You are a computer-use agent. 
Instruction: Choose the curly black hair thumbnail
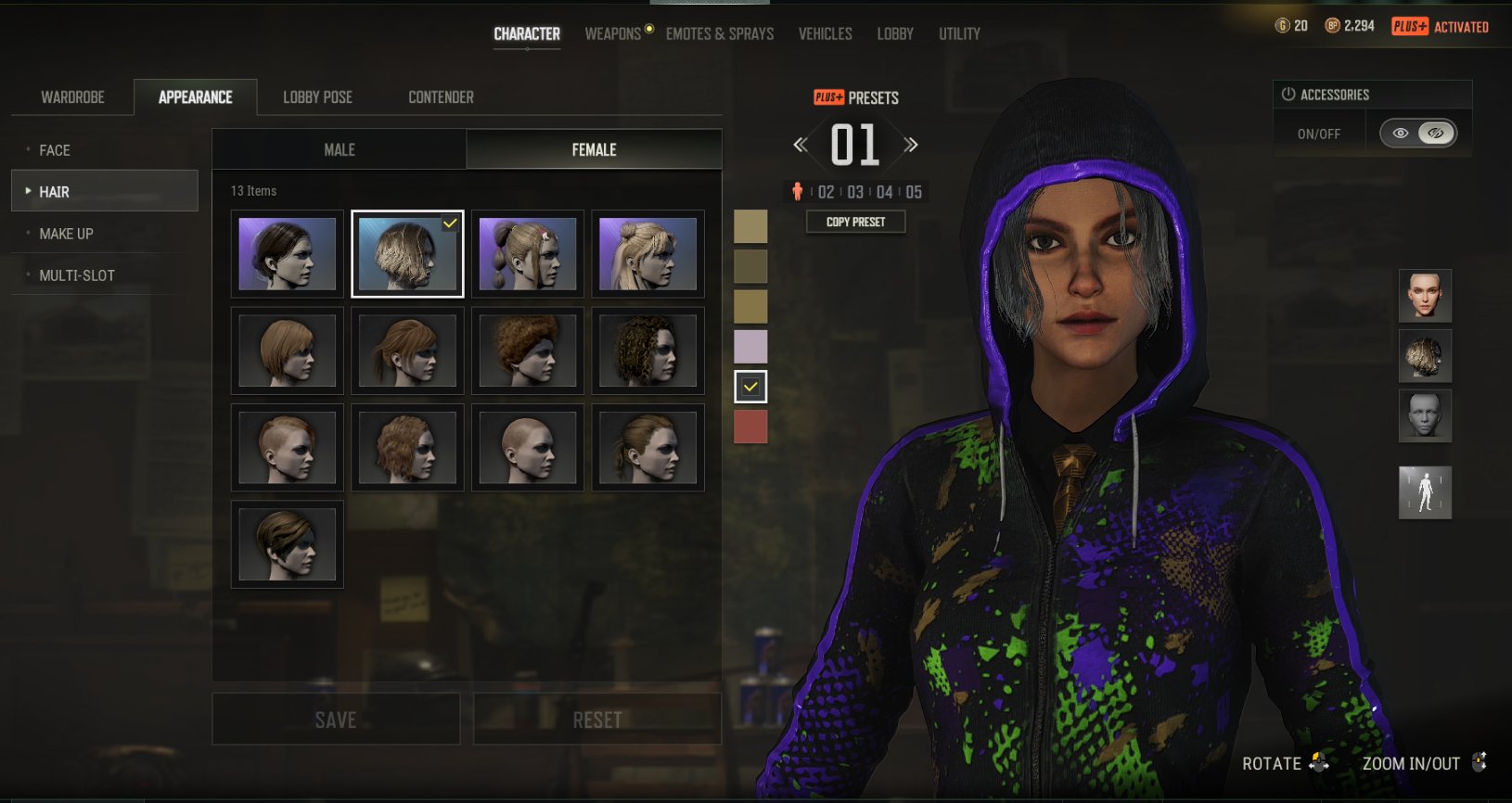tap(647, 351)
